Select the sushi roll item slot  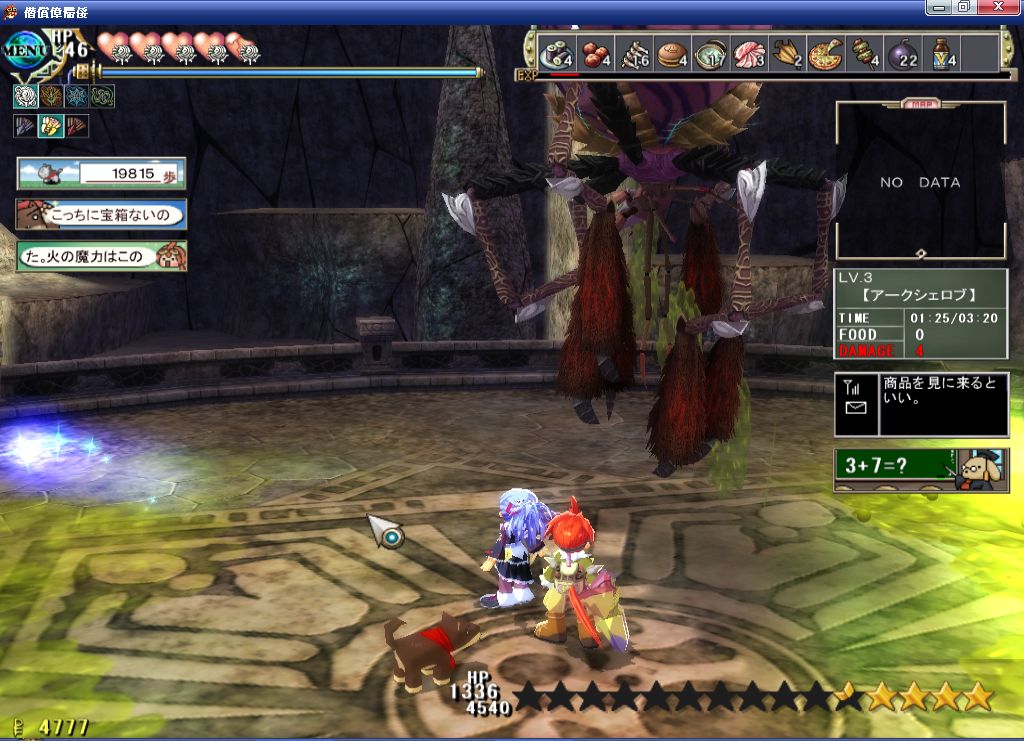556,53
